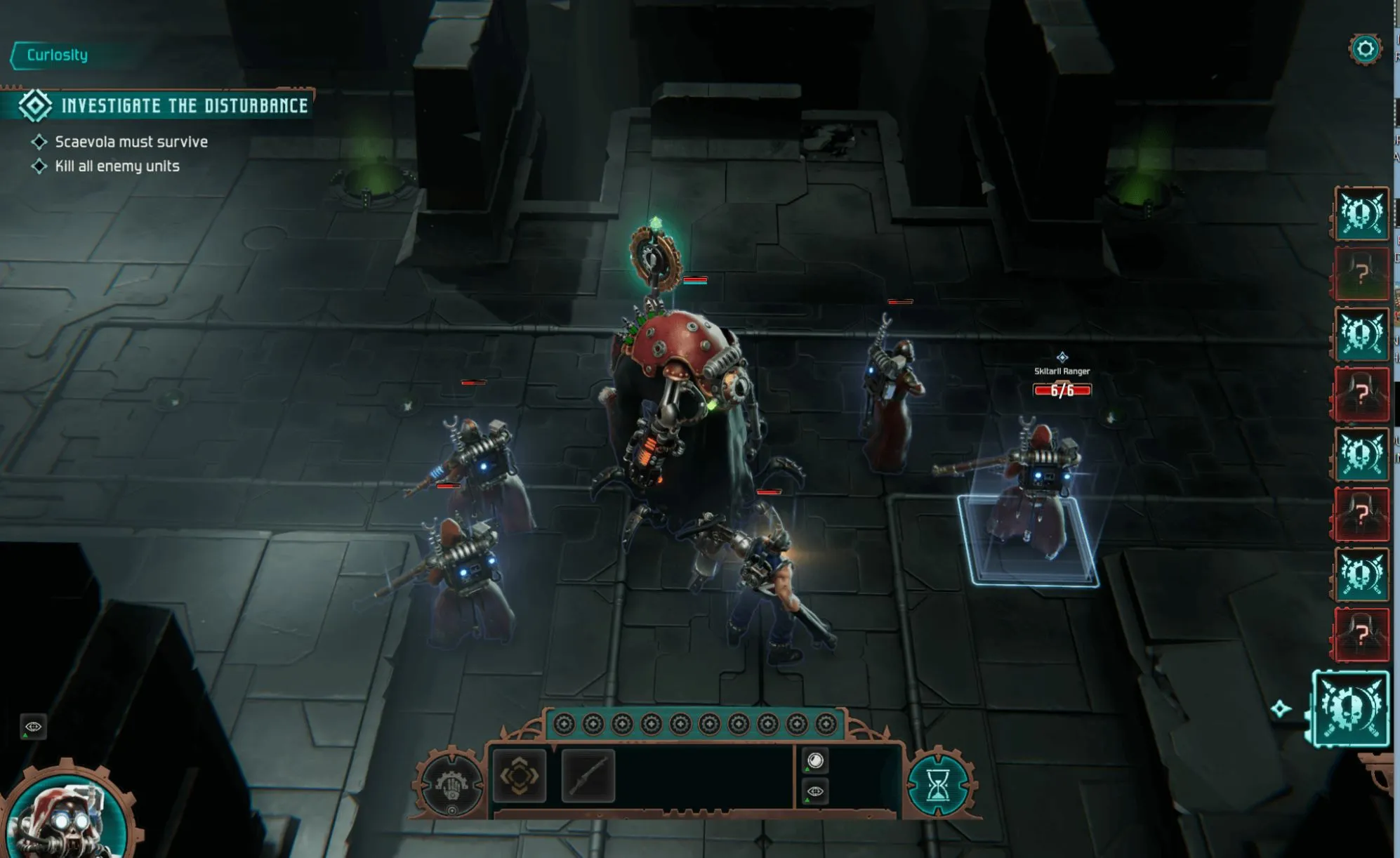Select the Investigate the Disturbance objective header
This screenshot has height=858, width=1400.
(184, 106)
